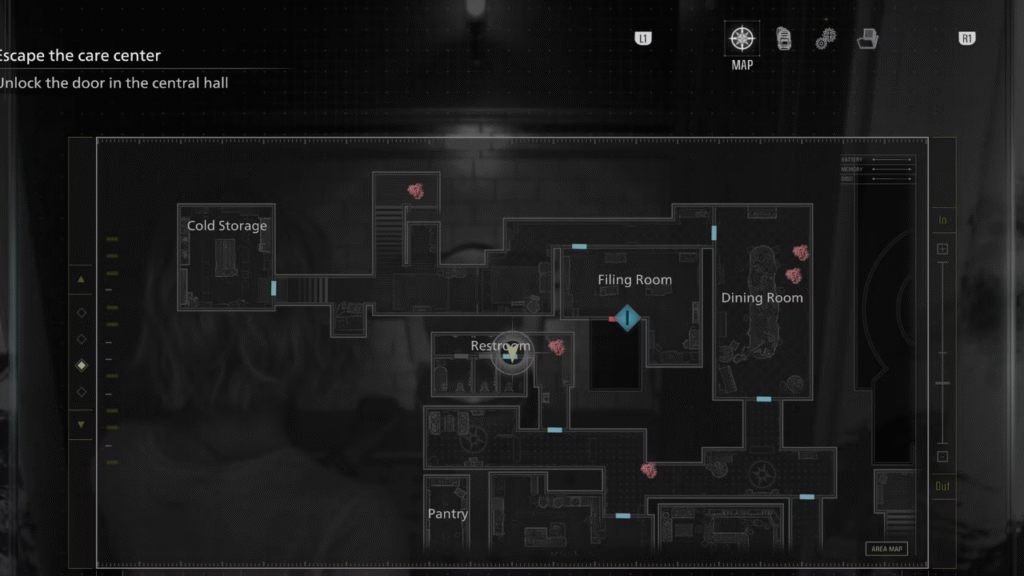The image size is (1024, 576).
Task: Select the Map compass tab
Action: [741, 39]
